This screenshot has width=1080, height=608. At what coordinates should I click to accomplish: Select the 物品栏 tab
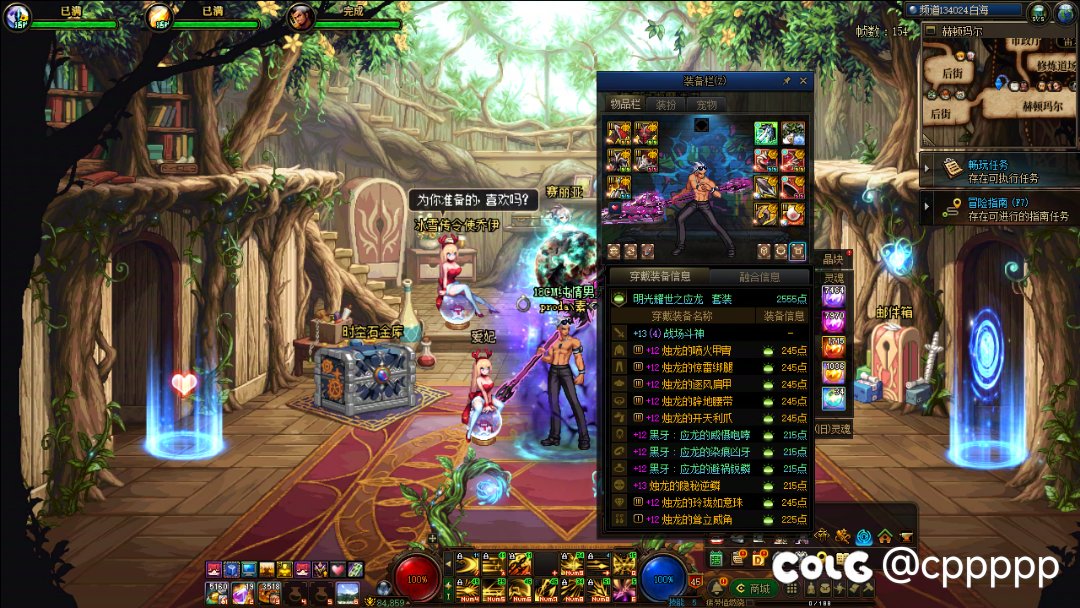tap(626, 104)
